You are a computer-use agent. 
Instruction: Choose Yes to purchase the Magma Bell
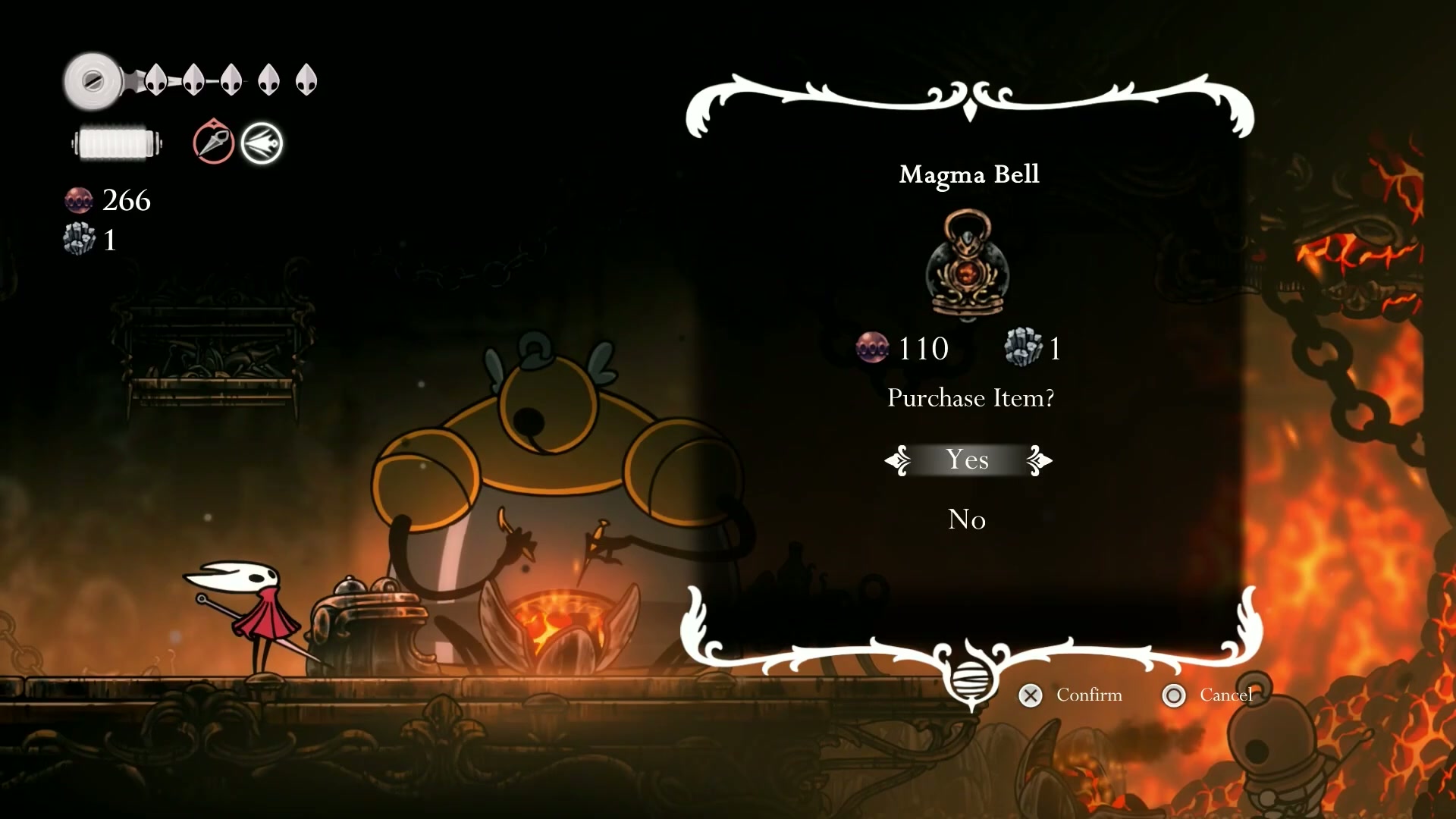(968, 460)
